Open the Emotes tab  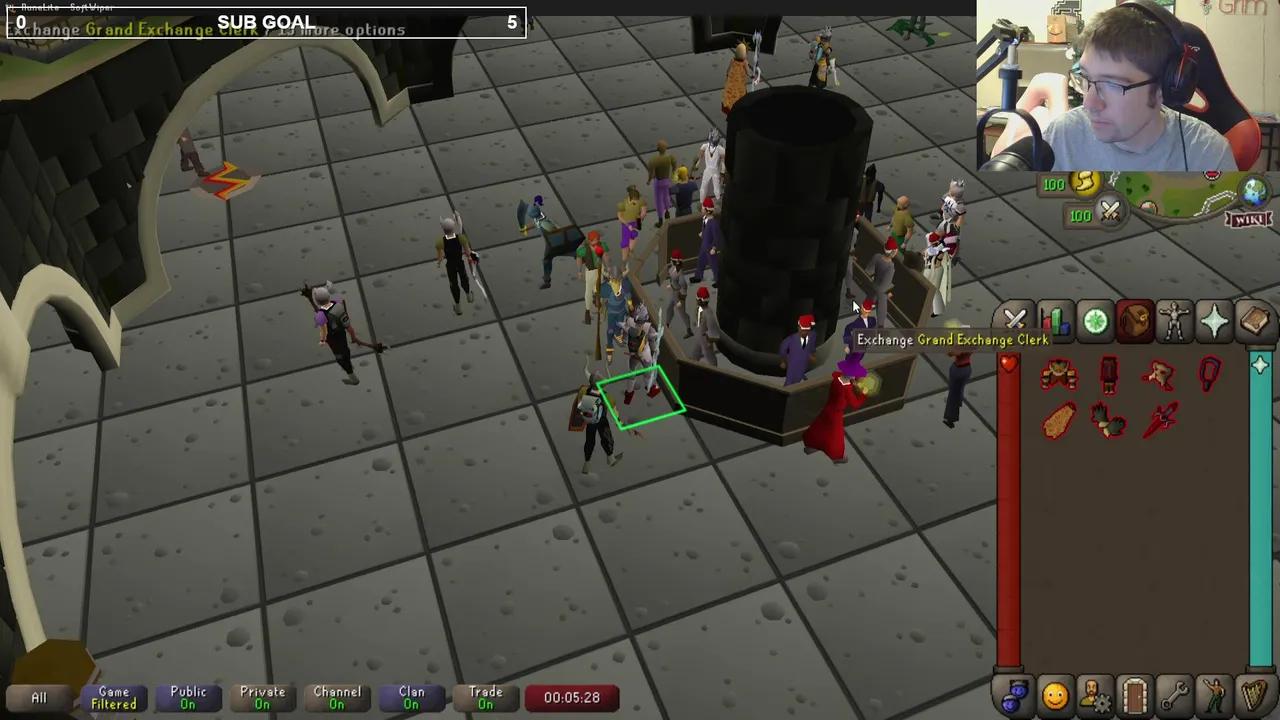(x=1215, y=695)
